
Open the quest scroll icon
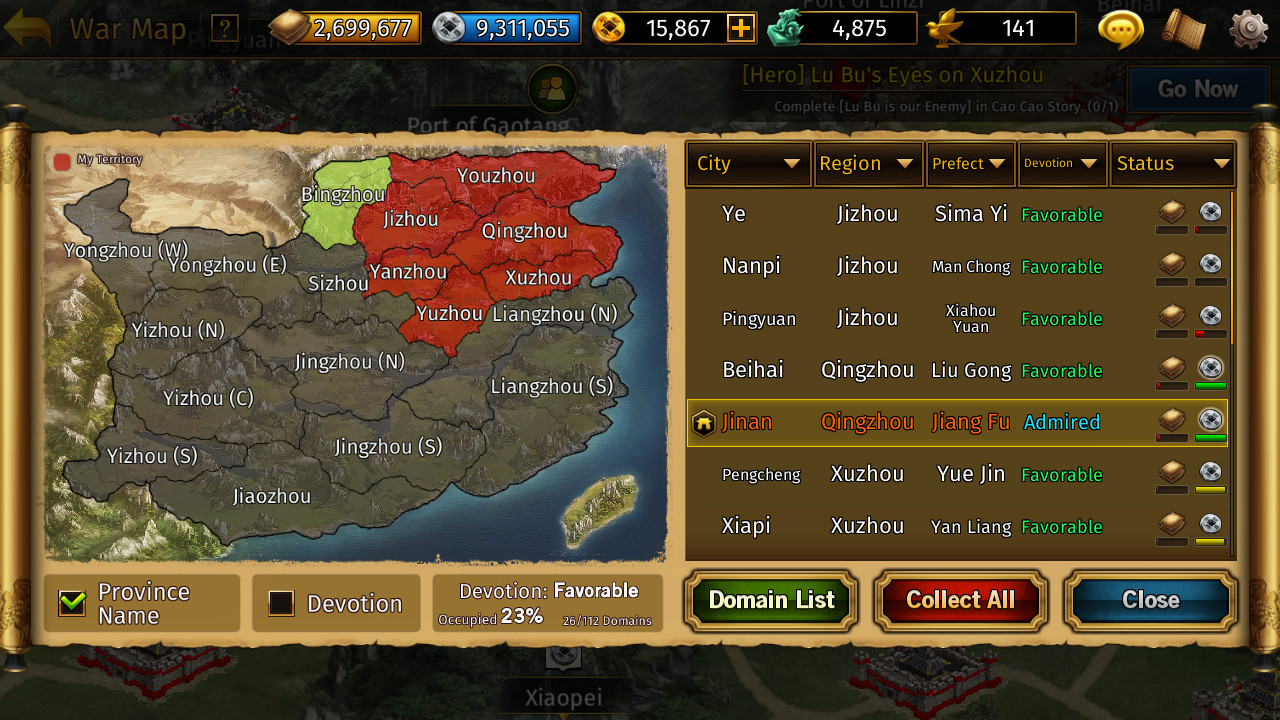pyautogui.click(x=1181, y=30)
